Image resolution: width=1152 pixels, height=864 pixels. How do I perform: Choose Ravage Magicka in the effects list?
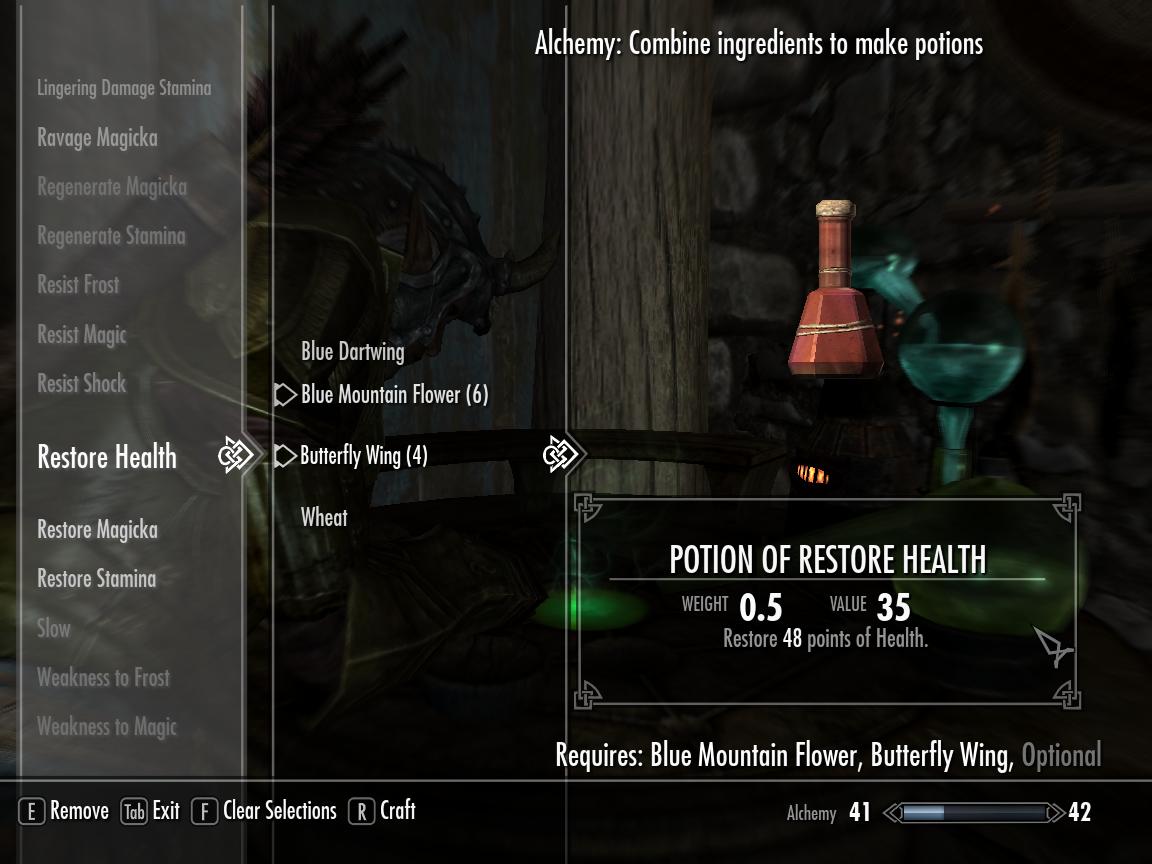(97, 138)
